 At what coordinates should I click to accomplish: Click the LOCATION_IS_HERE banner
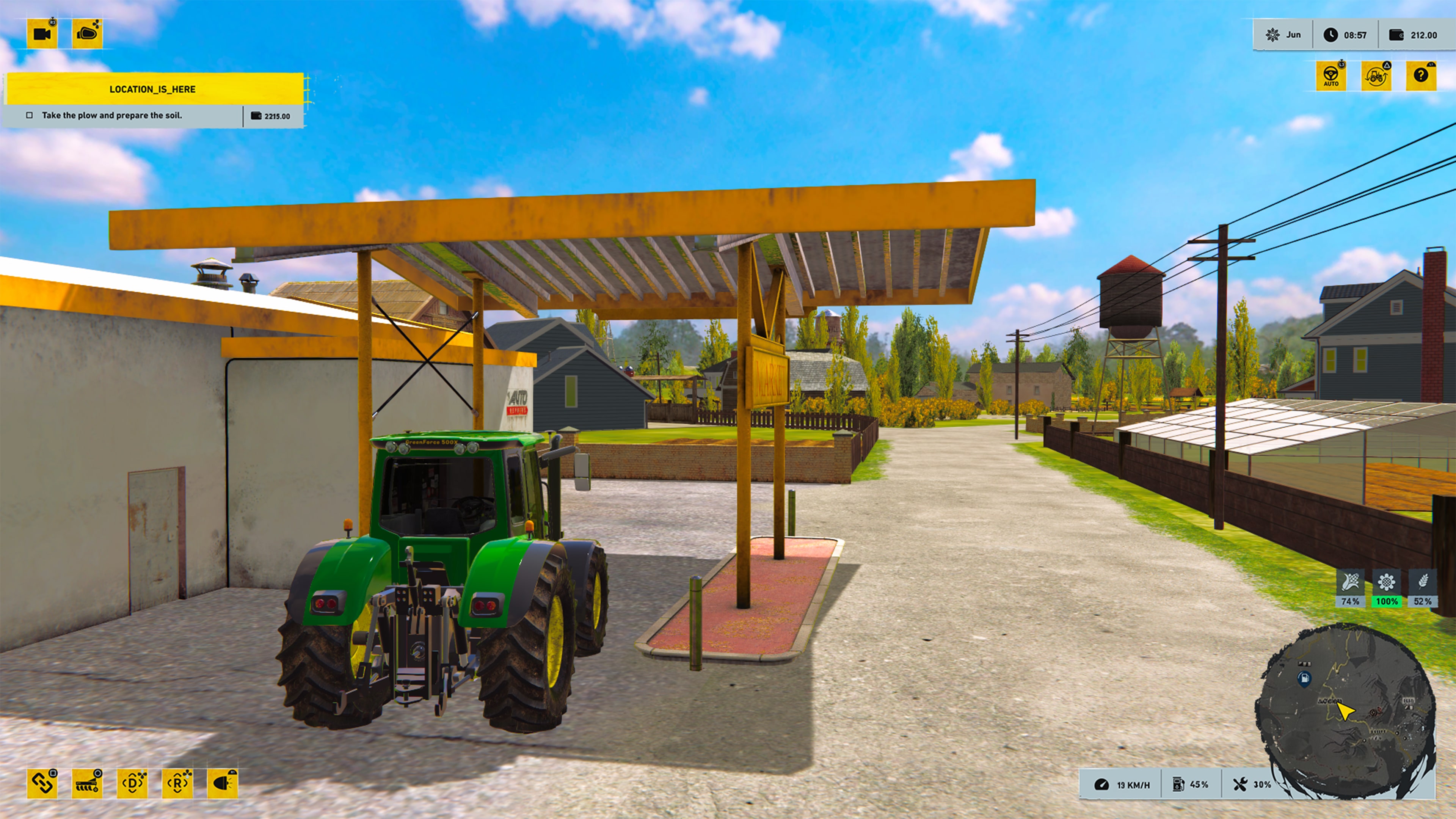click(x=152, y=89)
